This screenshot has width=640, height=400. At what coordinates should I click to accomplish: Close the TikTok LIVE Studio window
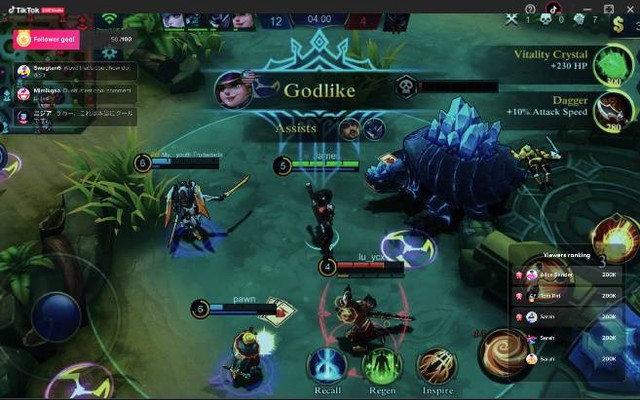[x=628, y=9]
